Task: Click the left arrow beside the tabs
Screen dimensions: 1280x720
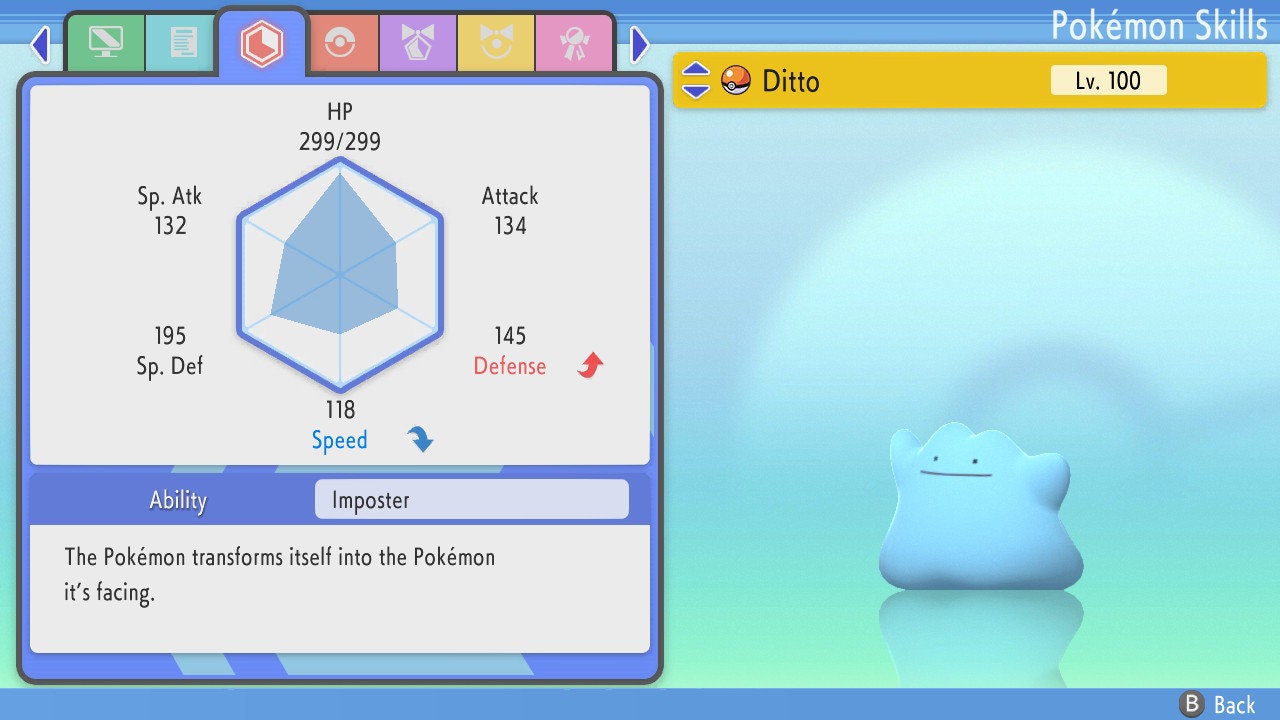Action: click(x=40, y=44)
